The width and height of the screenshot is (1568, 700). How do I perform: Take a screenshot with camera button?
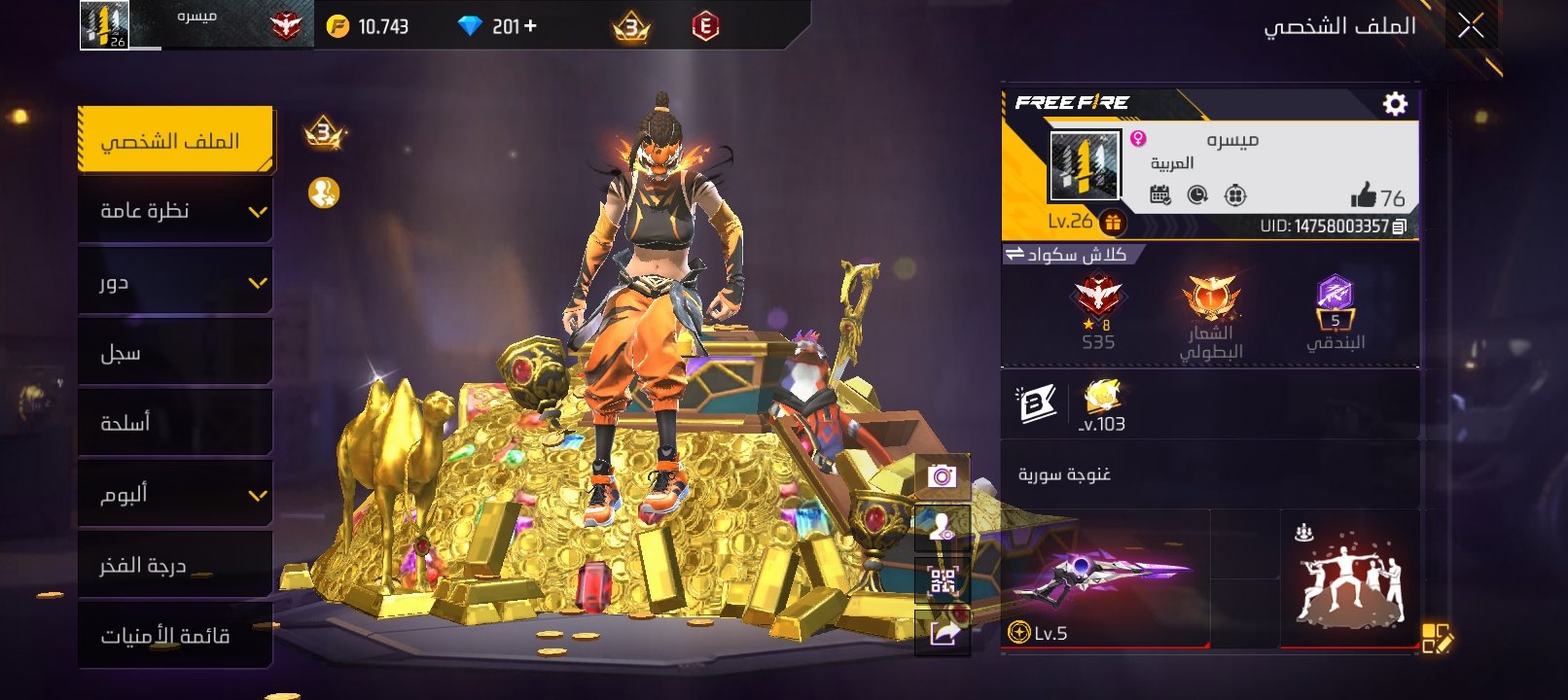pyautogui.click(x=942, y=476)
